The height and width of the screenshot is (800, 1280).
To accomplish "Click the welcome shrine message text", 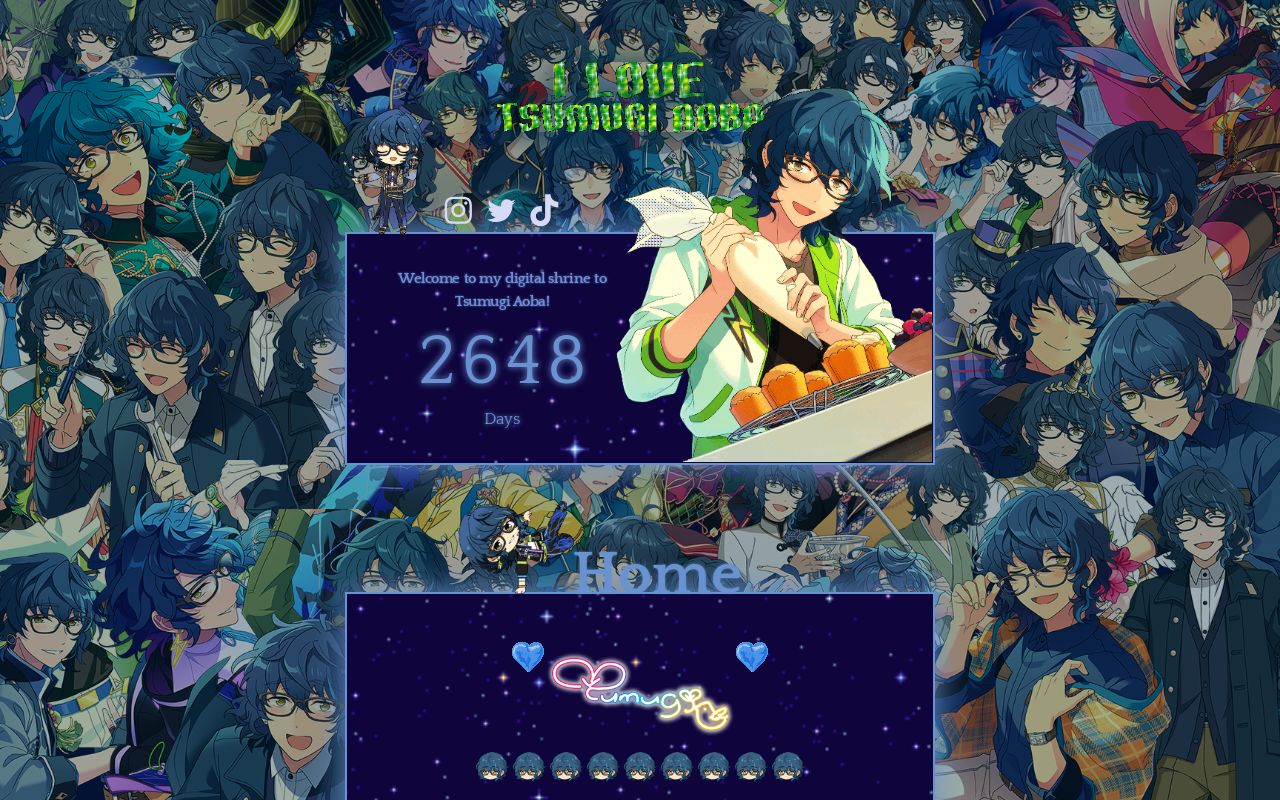I will click(501, 289).
